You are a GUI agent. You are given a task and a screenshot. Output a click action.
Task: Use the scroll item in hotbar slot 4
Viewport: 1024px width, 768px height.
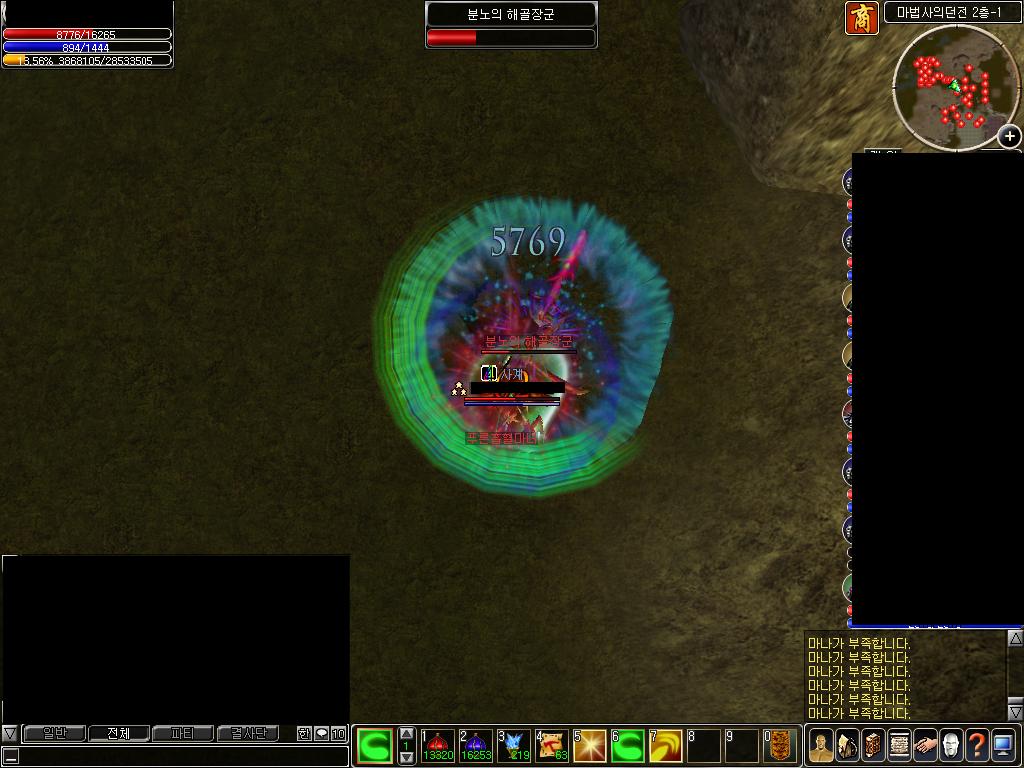coord(552,745)
